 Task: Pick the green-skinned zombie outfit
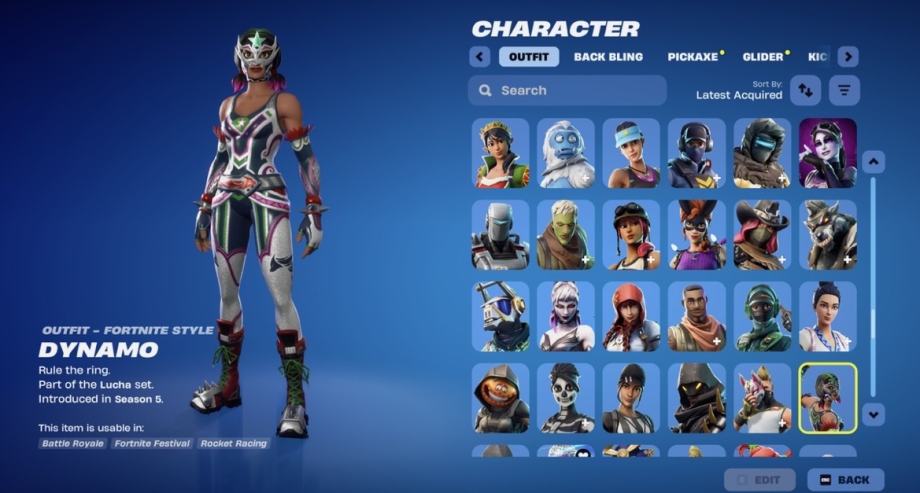point(566,235)
